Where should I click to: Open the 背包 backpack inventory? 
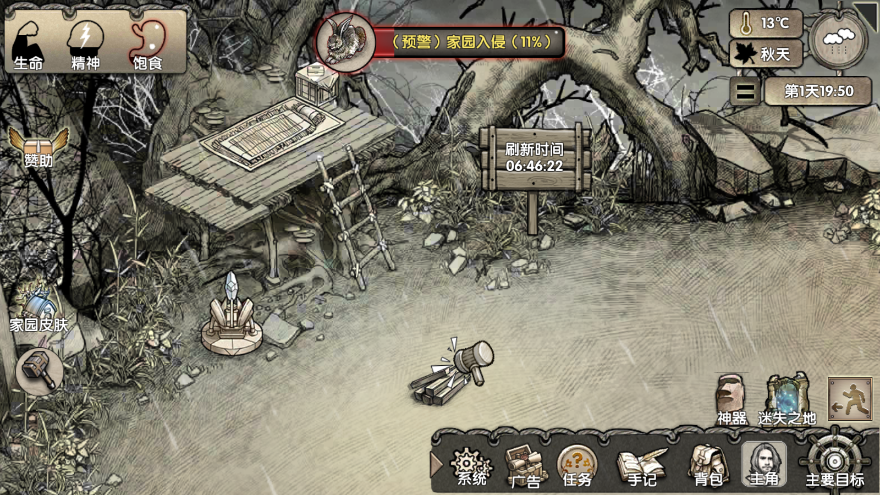[705, 464]
